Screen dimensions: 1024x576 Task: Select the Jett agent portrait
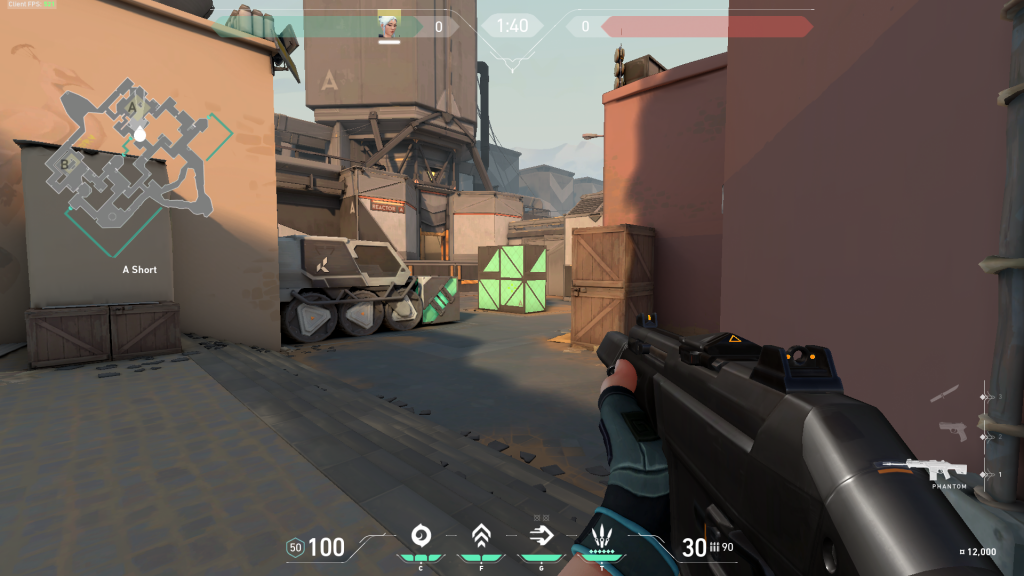coord(389,26)
